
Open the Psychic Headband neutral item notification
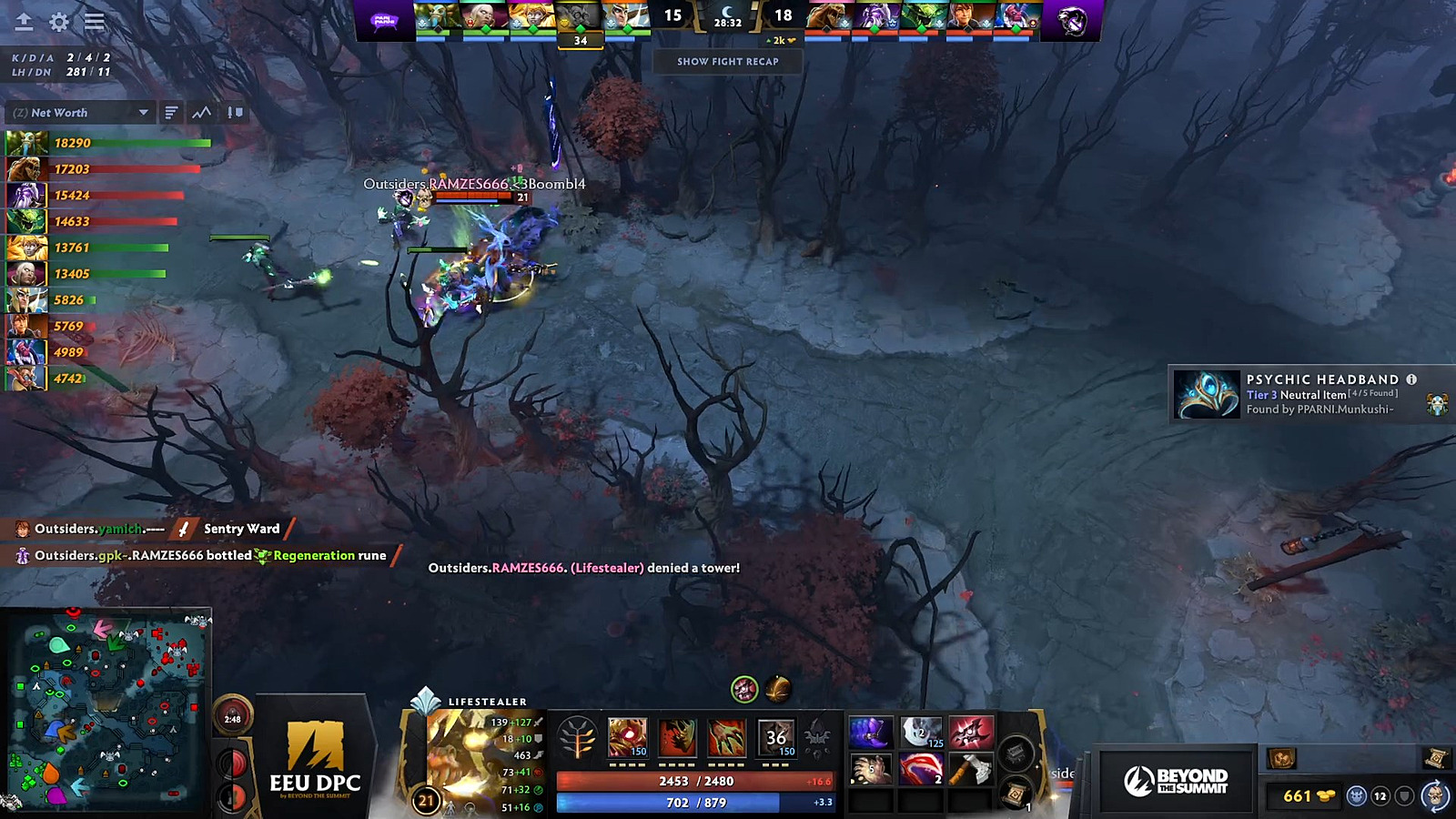click(x=1310, y=394)
